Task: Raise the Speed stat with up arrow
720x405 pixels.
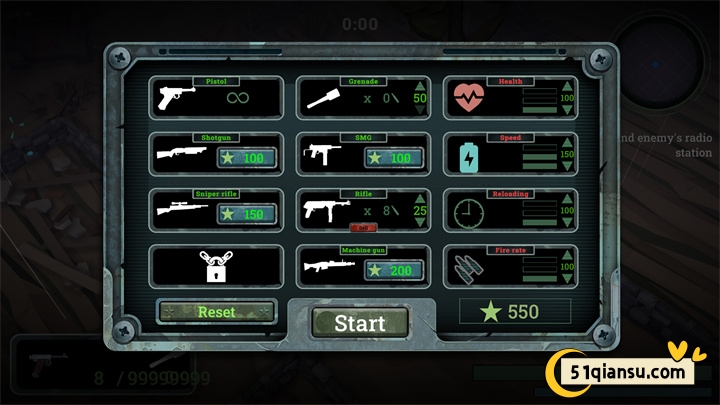Action: [x=567, y=142]
